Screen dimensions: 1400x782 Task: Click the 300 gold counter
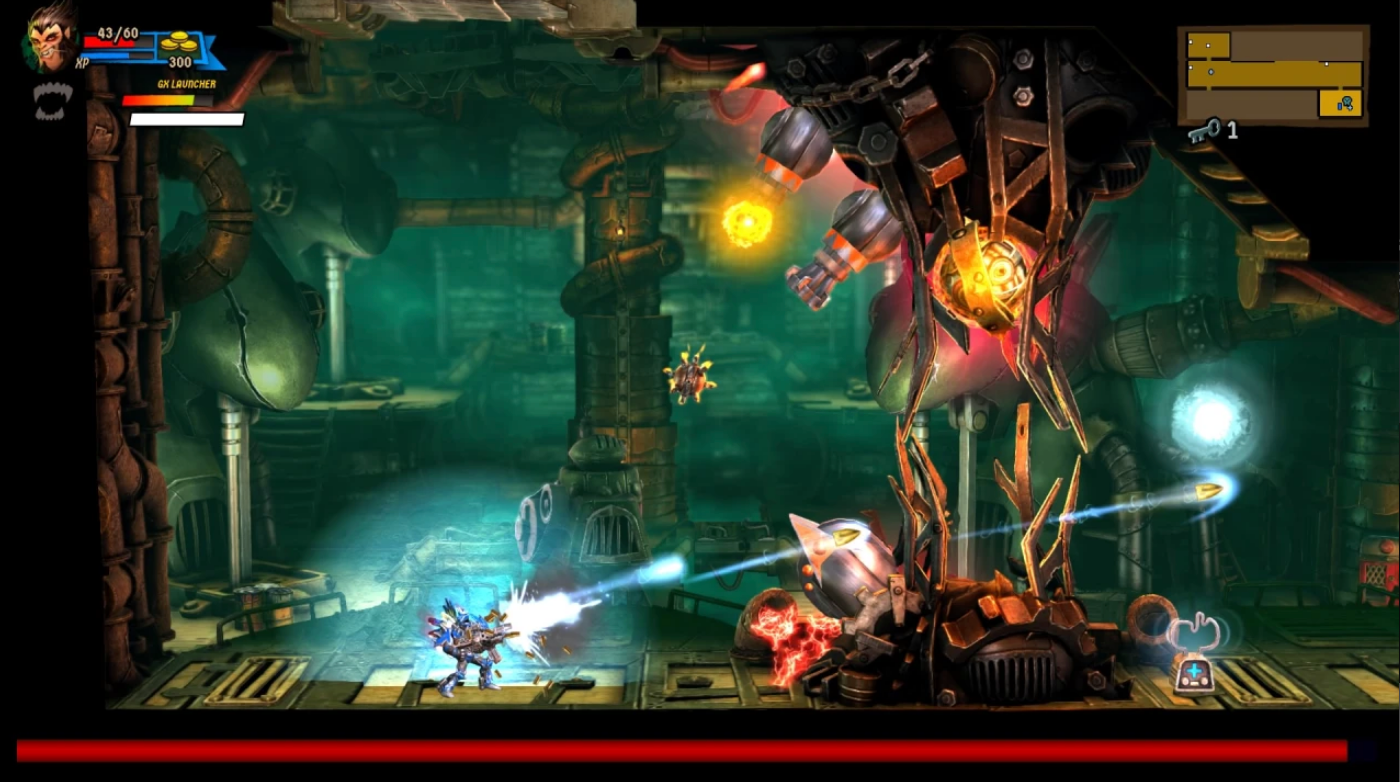(x=179, y=61)
